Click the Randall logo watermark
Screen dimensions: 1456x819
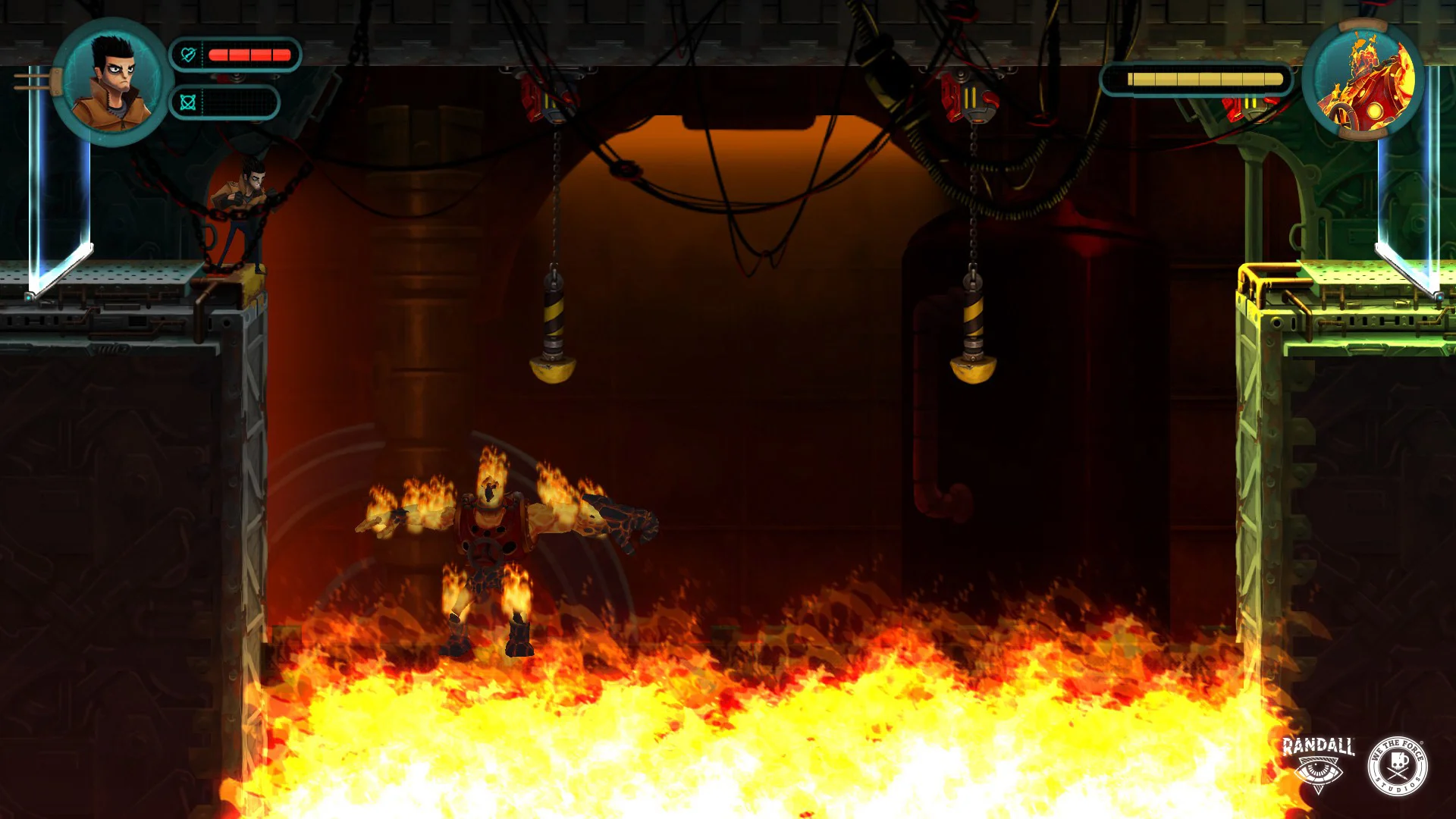(1318, 764)
